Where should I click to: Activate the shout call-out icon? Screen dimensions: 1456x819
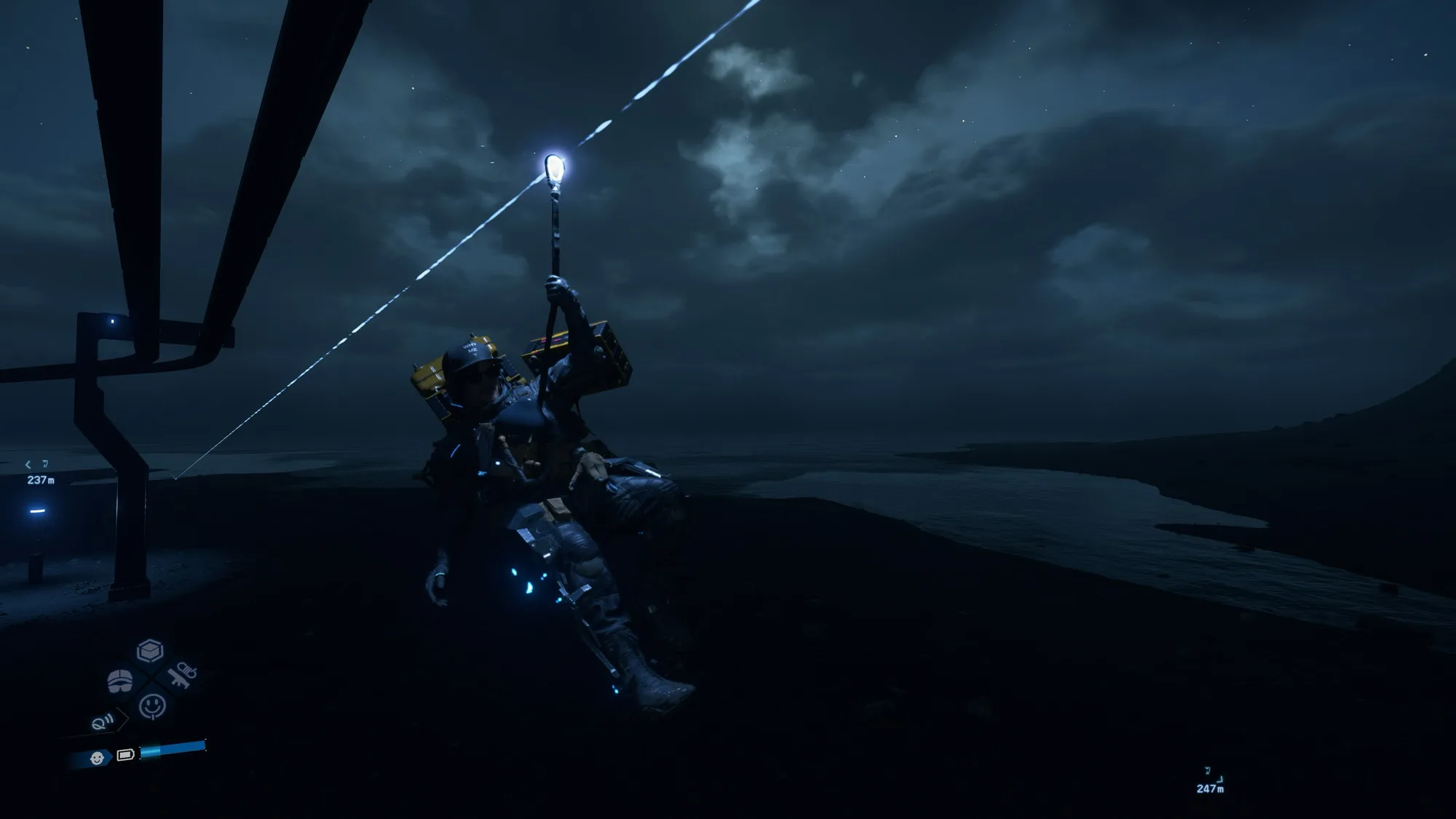click(x=103, y=722)
